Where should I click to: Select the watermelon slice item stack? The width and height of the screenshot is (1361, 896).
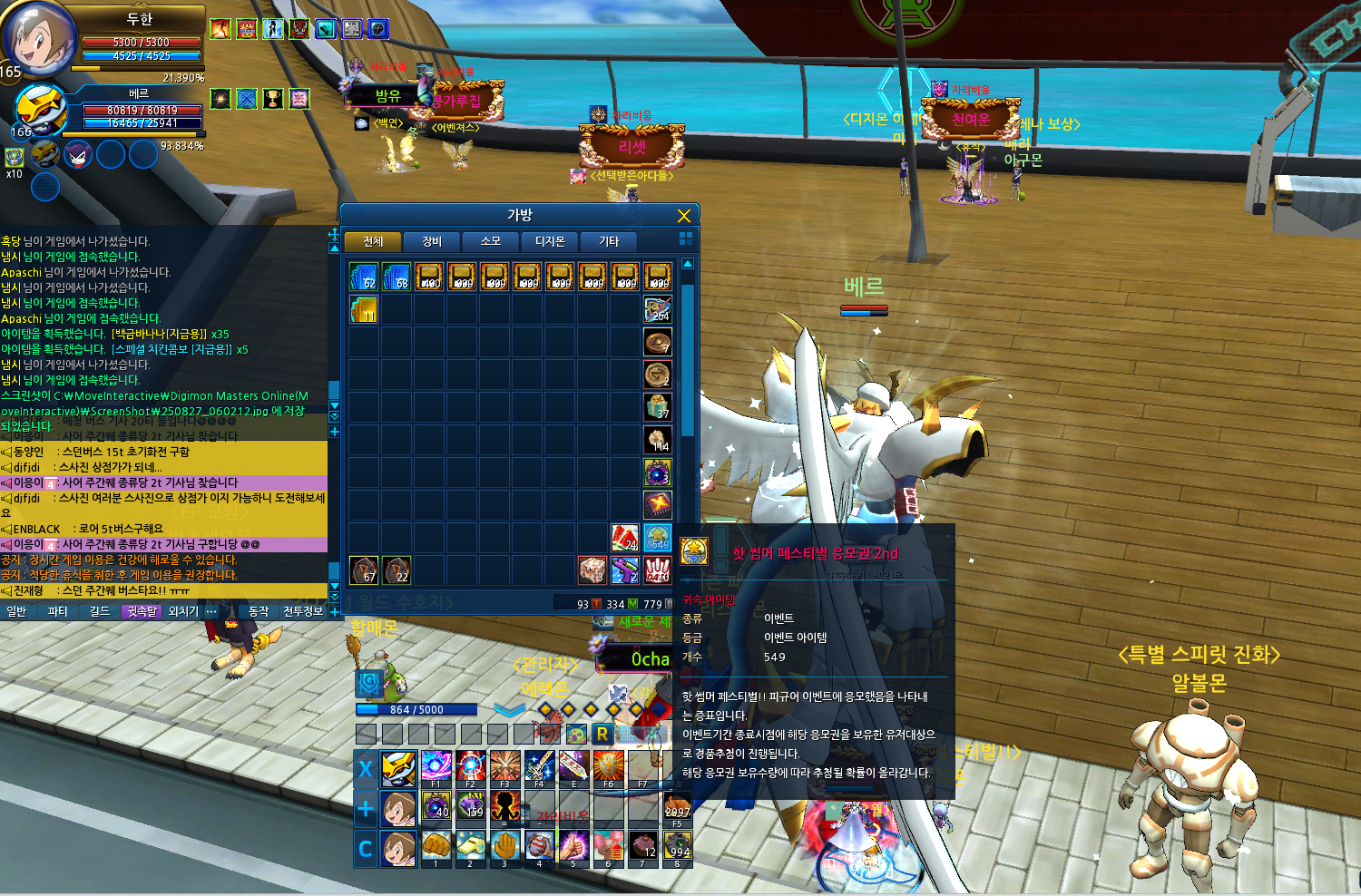624,538
